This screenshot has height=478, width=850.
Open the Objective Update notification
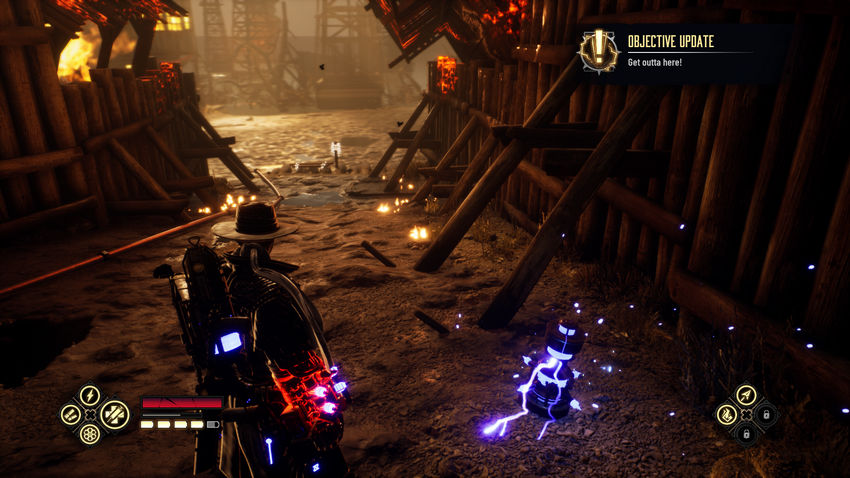click(668, 49)
